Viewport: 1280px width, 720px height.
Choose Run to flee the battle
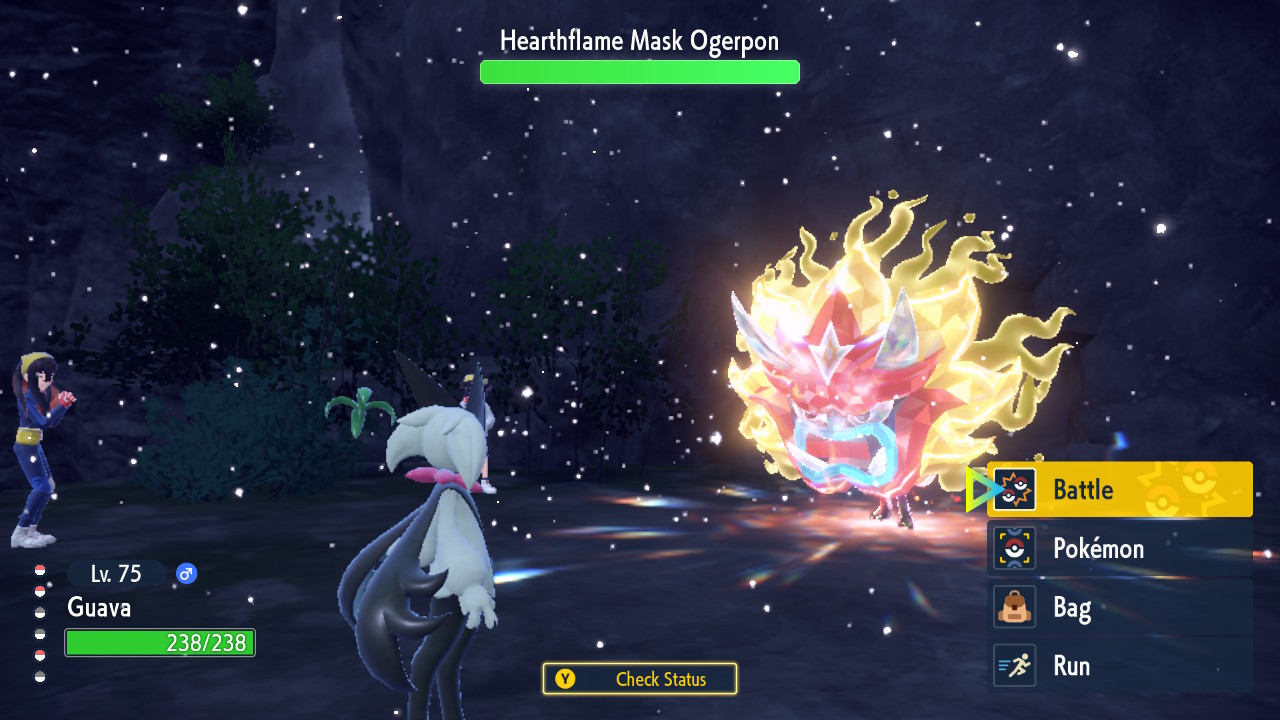[1120, 666]
